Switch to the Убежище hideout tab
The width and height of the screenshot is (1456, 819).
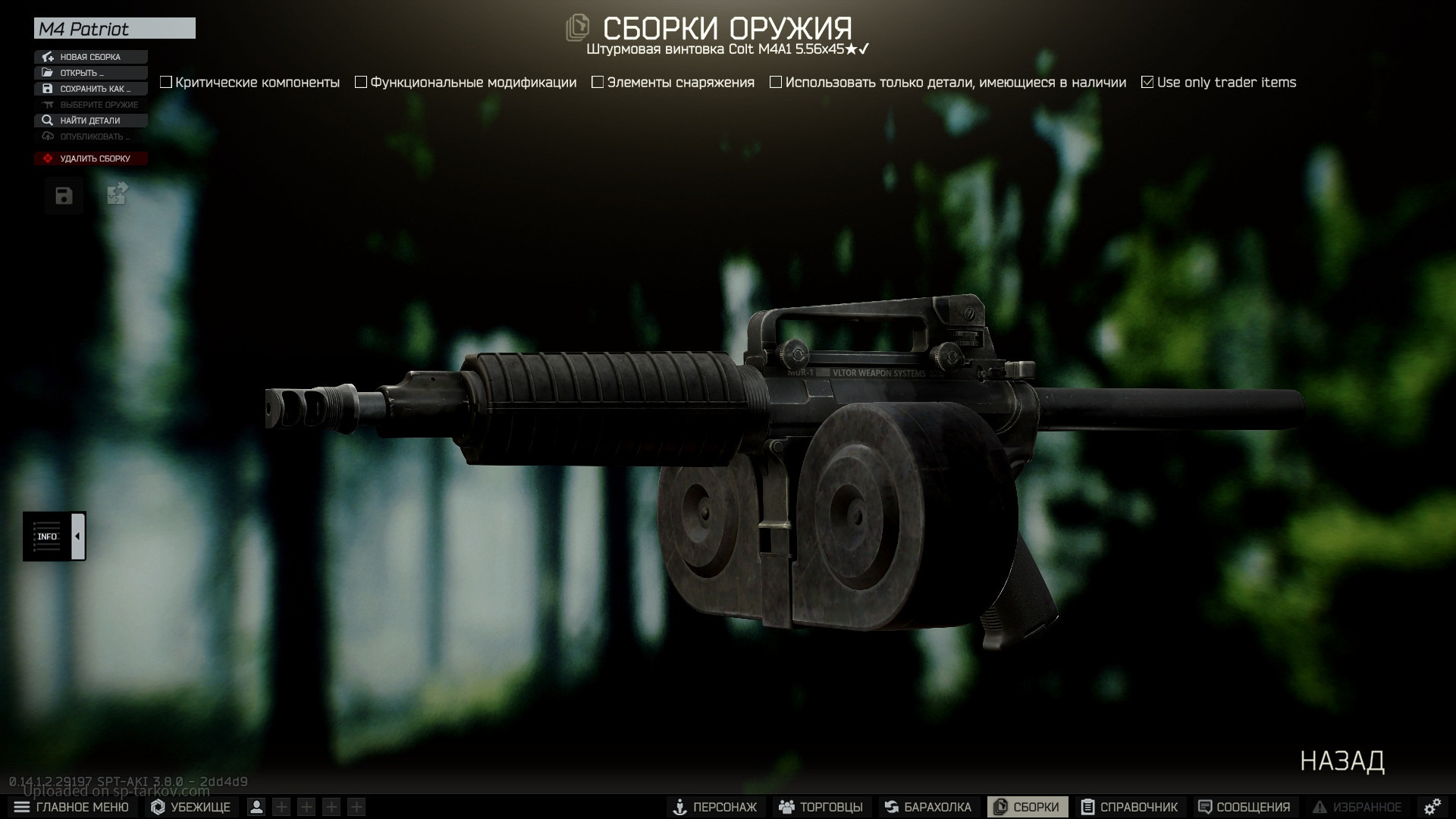(191, 807)
